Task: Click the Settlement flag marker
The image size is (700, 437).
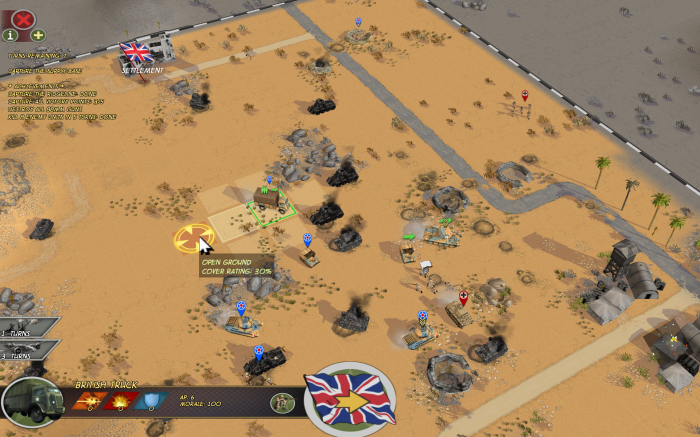Action: click(134, 52)
